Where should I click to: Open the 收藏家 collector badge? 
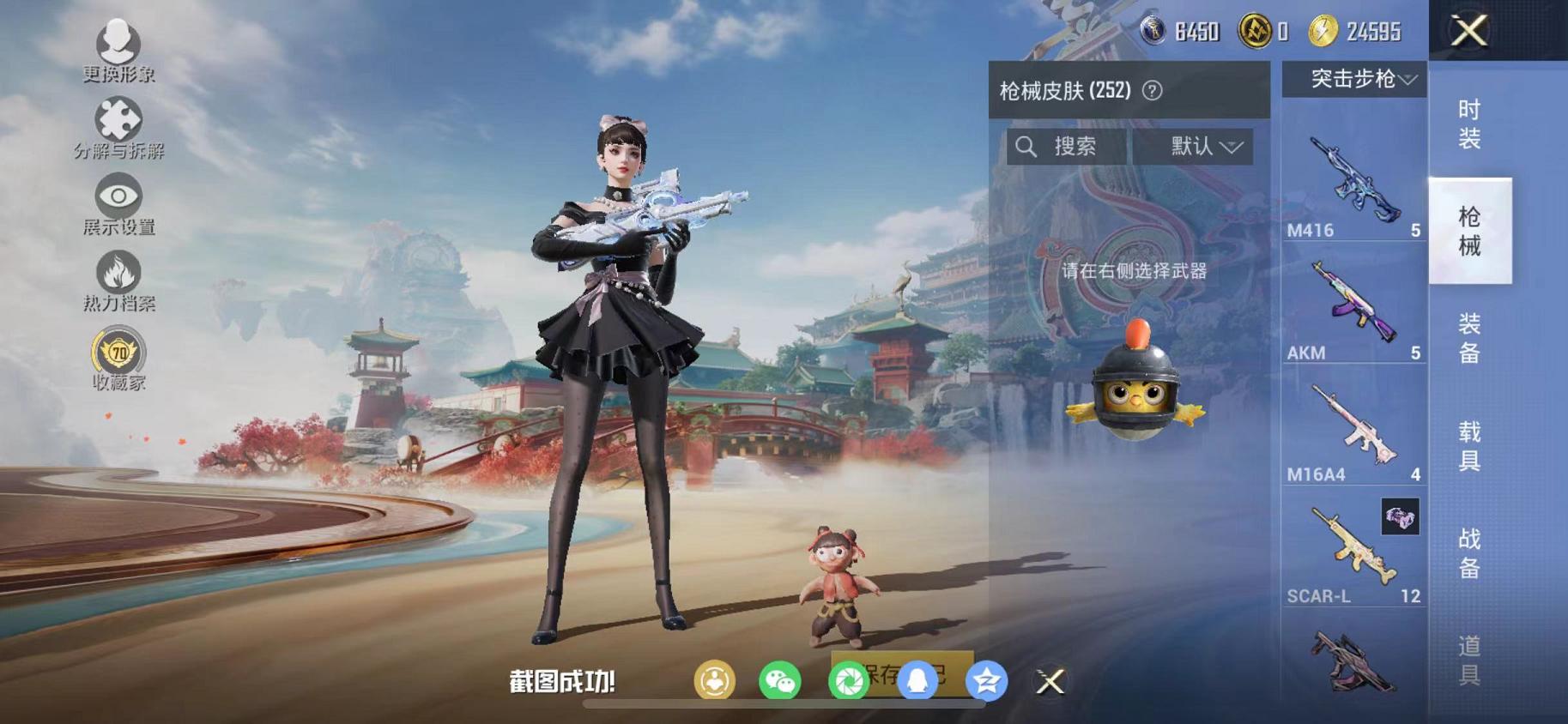(118, 352)
